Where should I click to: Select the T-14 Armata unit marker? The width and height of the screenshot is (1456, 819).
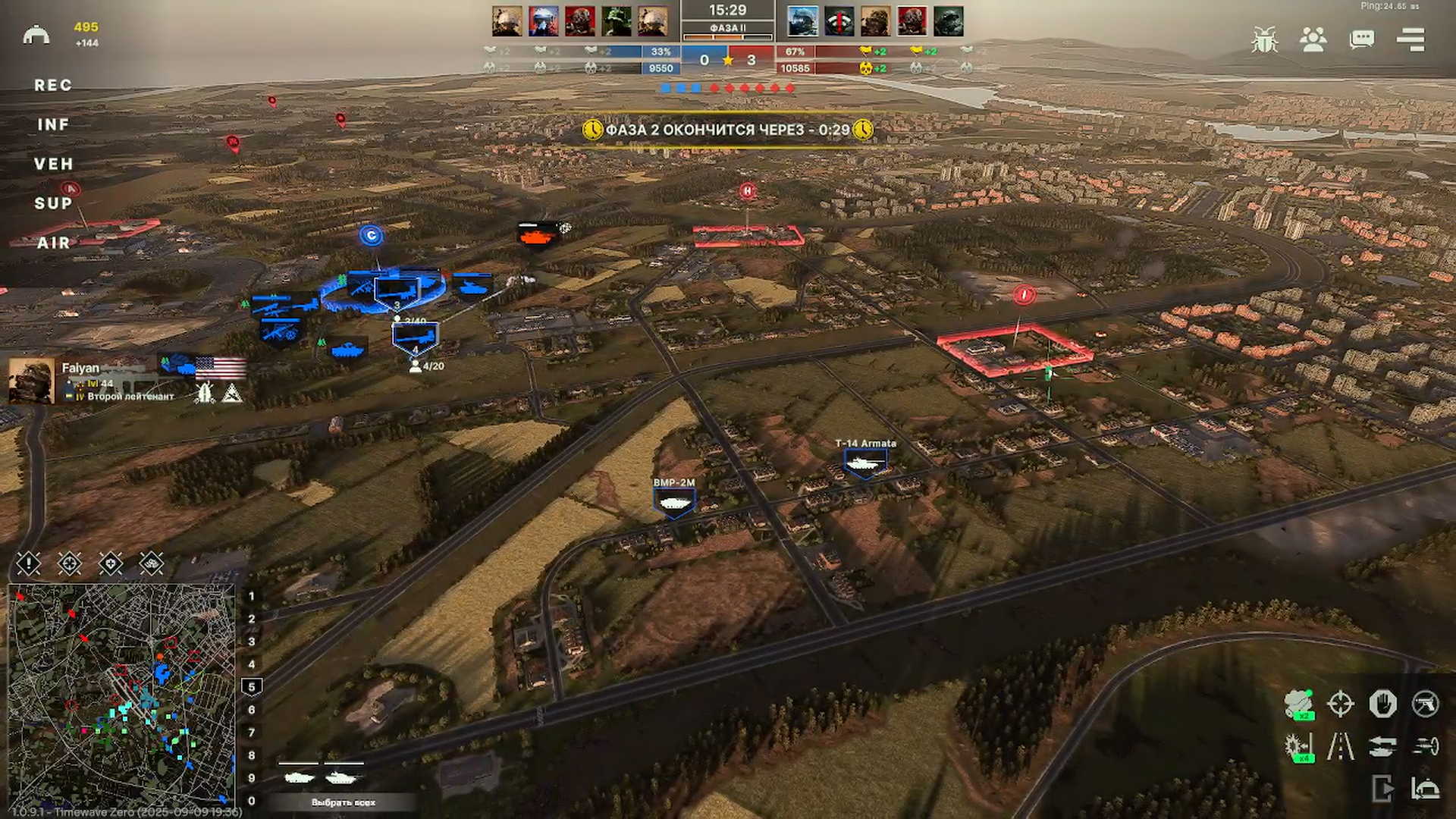pos(865,462)
